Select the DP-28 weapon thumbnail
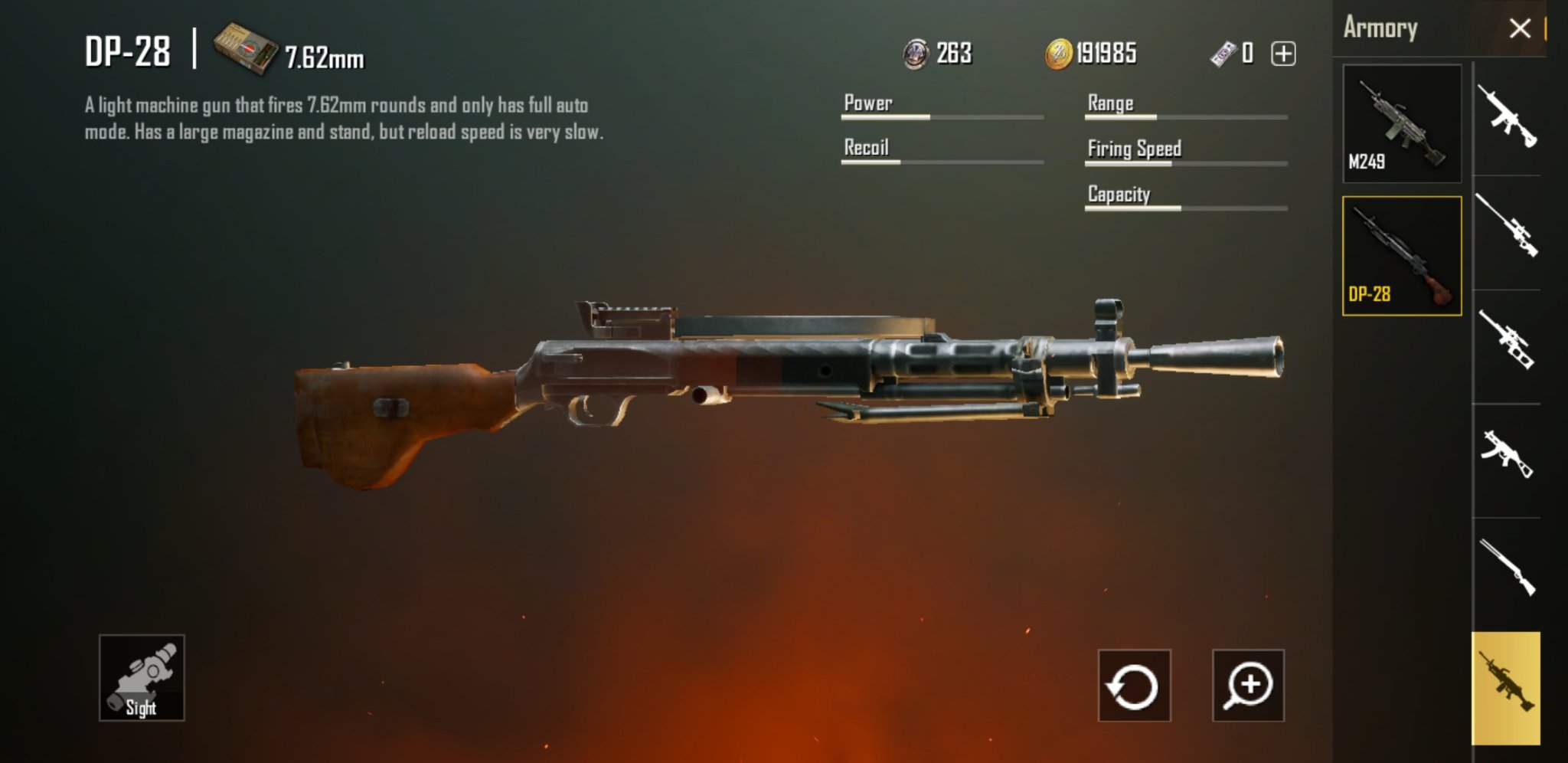The image size is (1568, 763). click(x=1401, y=256)
